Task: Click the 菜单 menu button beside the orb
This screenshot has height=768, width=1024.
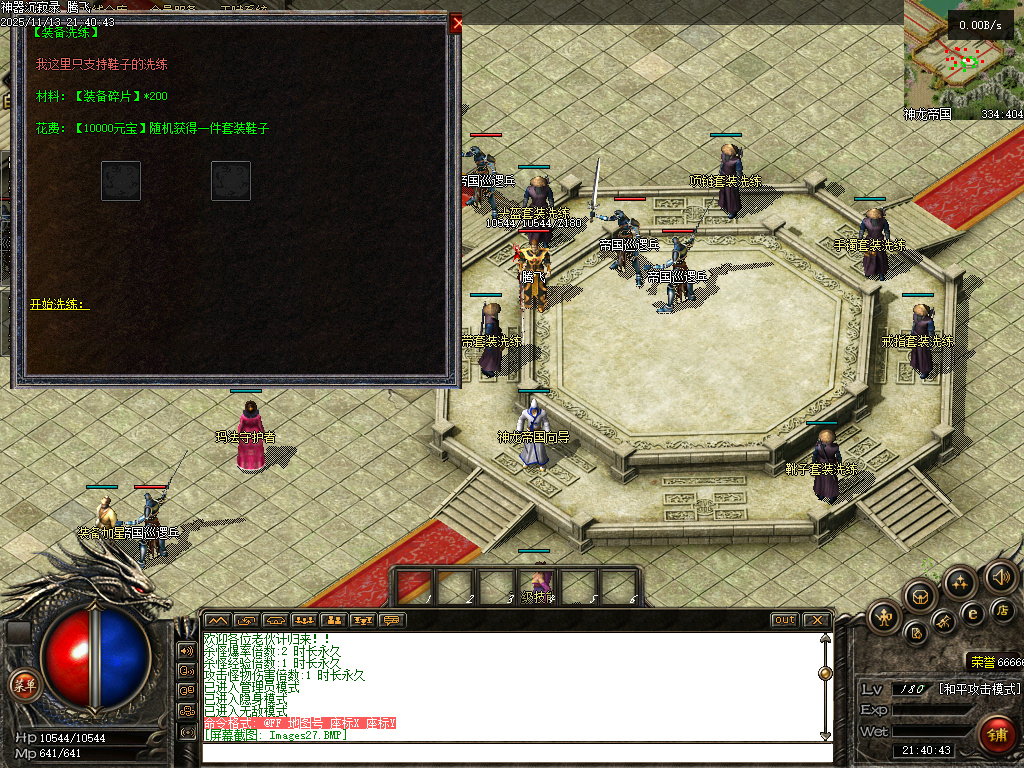Action: pos(23,685)
